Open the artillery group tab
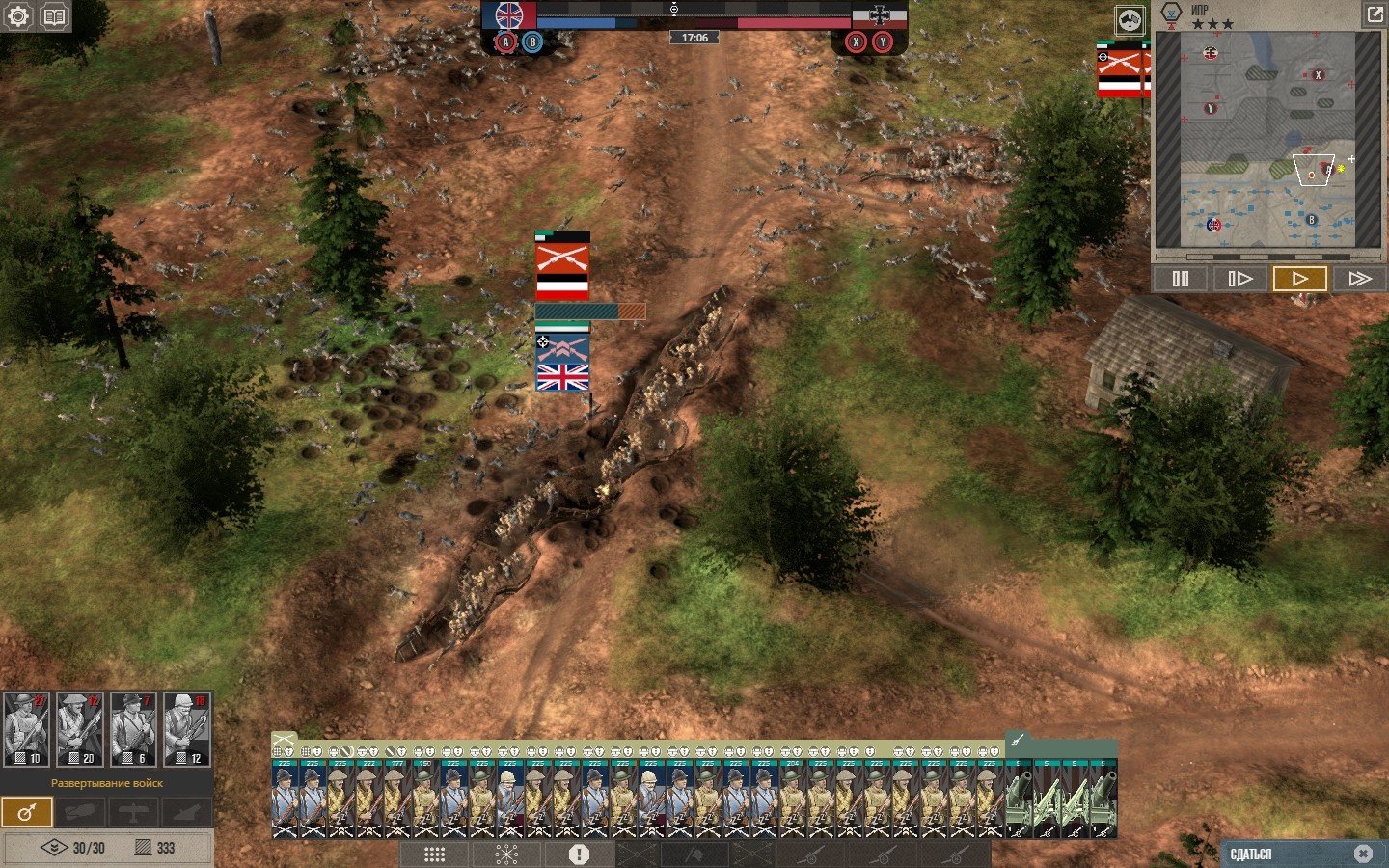 click(1018, 741)
